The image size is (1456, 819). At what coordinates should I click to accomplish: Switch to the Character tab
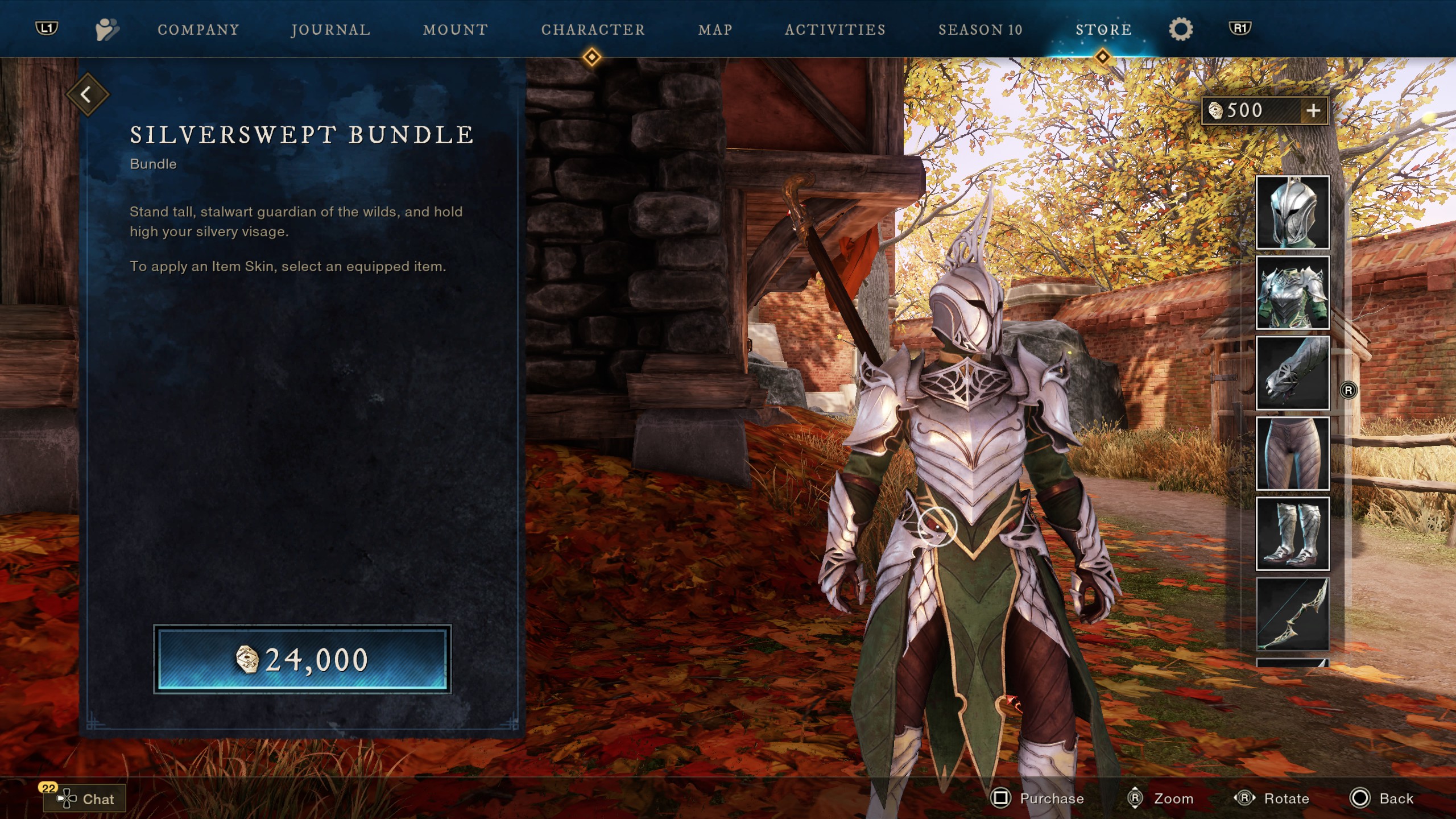click(593, 30)
